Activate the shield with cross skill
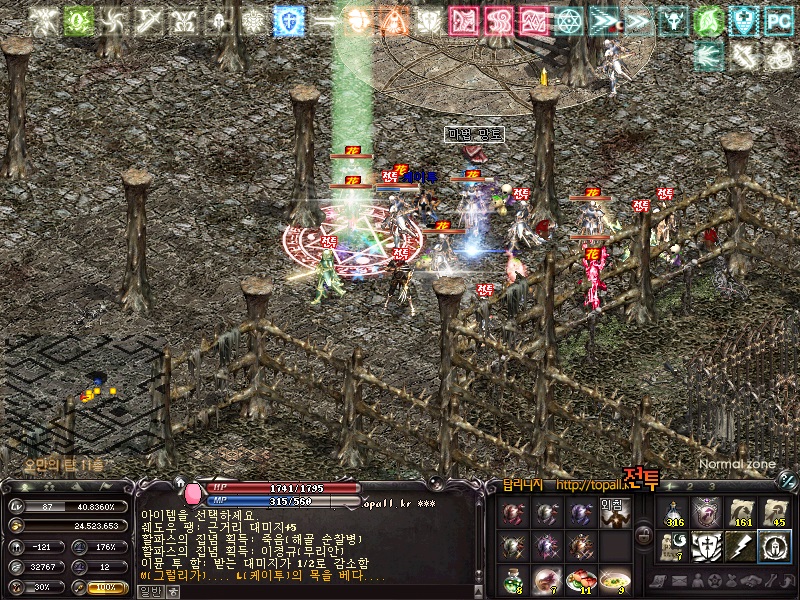Image resolution: width=800 pixels, height=600 pixels. [707, 546]
